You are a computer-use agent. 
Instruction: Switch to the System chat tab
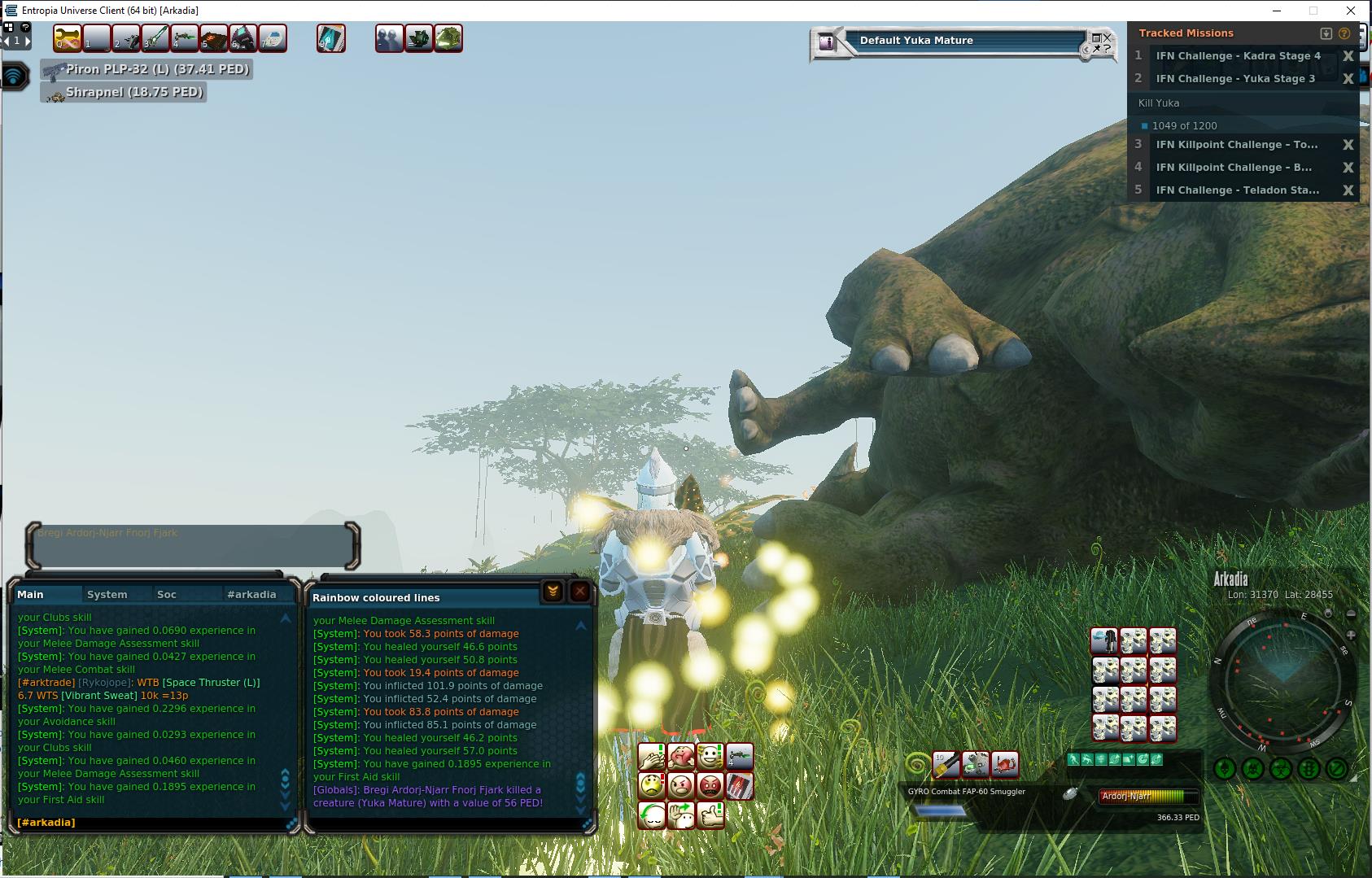point(107,595)
